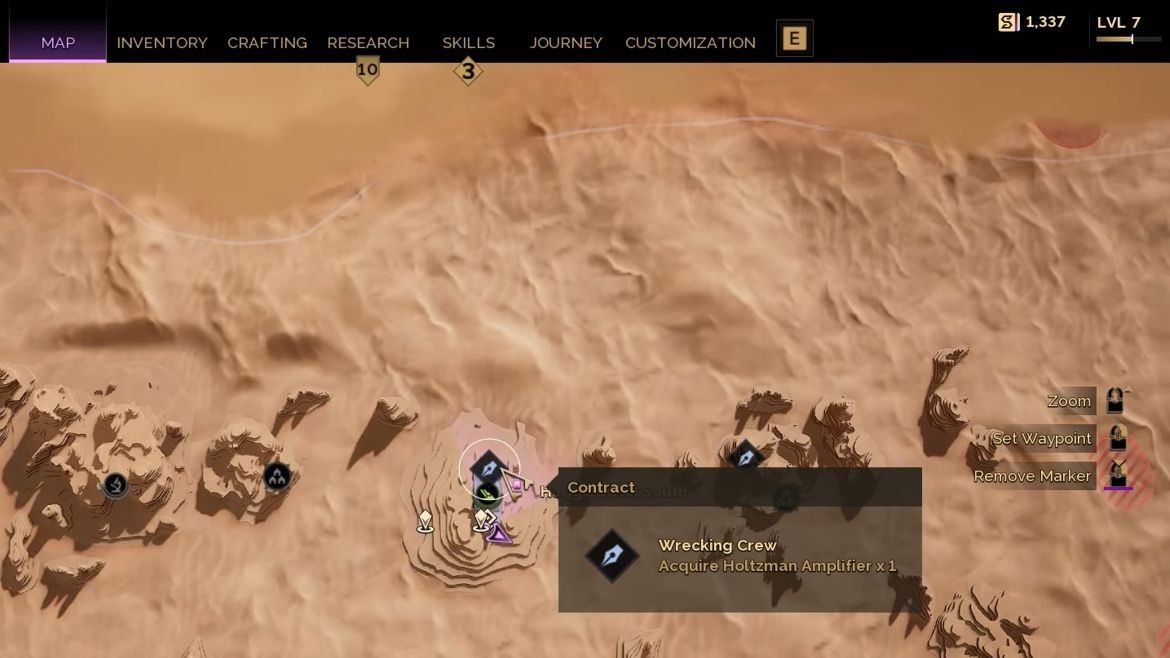Switch to the Inventory tab
This screenshot has width=1170, height=658.
tap(162, 43)
